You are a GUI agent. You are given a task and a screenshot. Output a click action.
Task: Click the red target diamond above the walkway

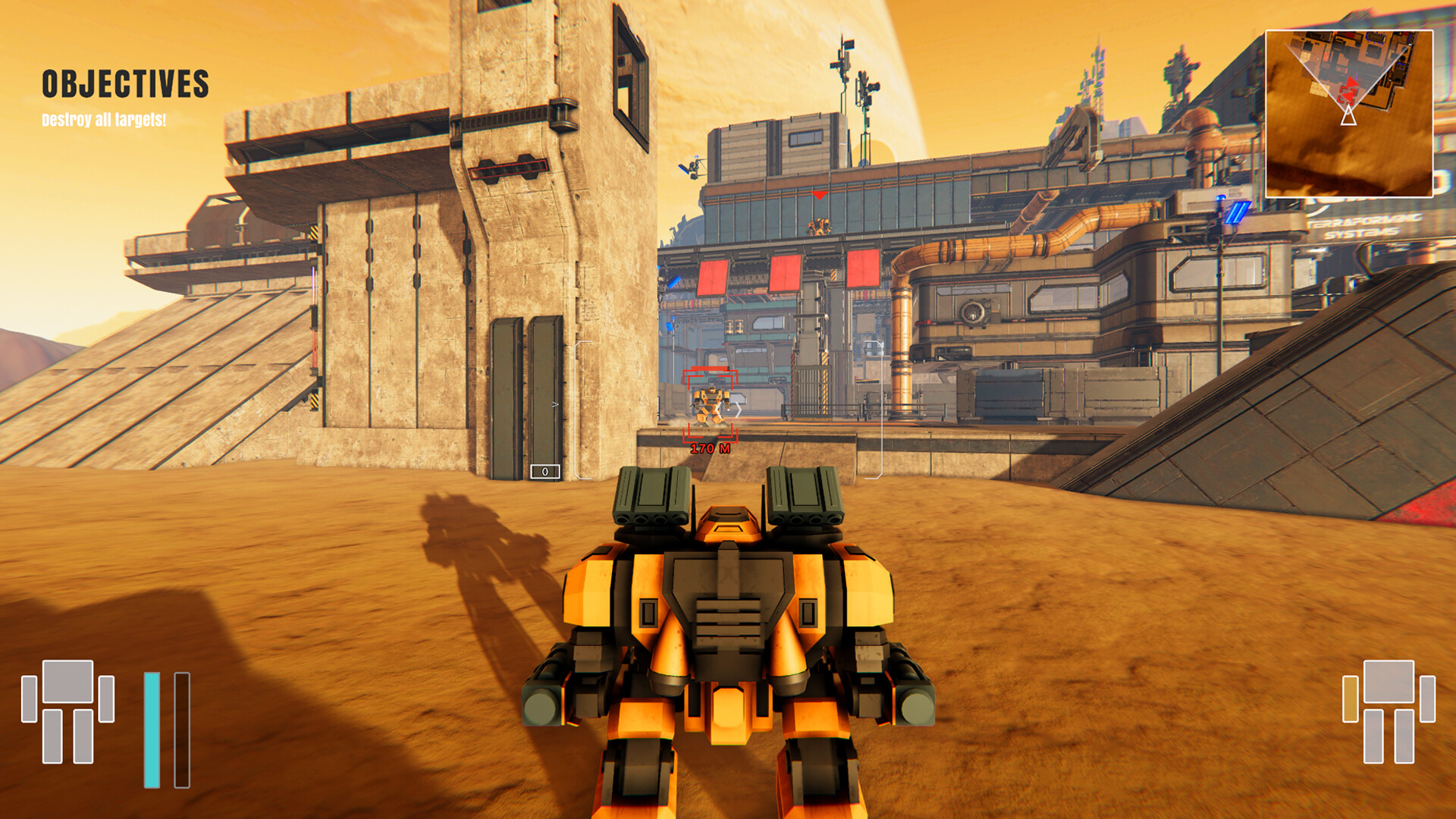821,195
